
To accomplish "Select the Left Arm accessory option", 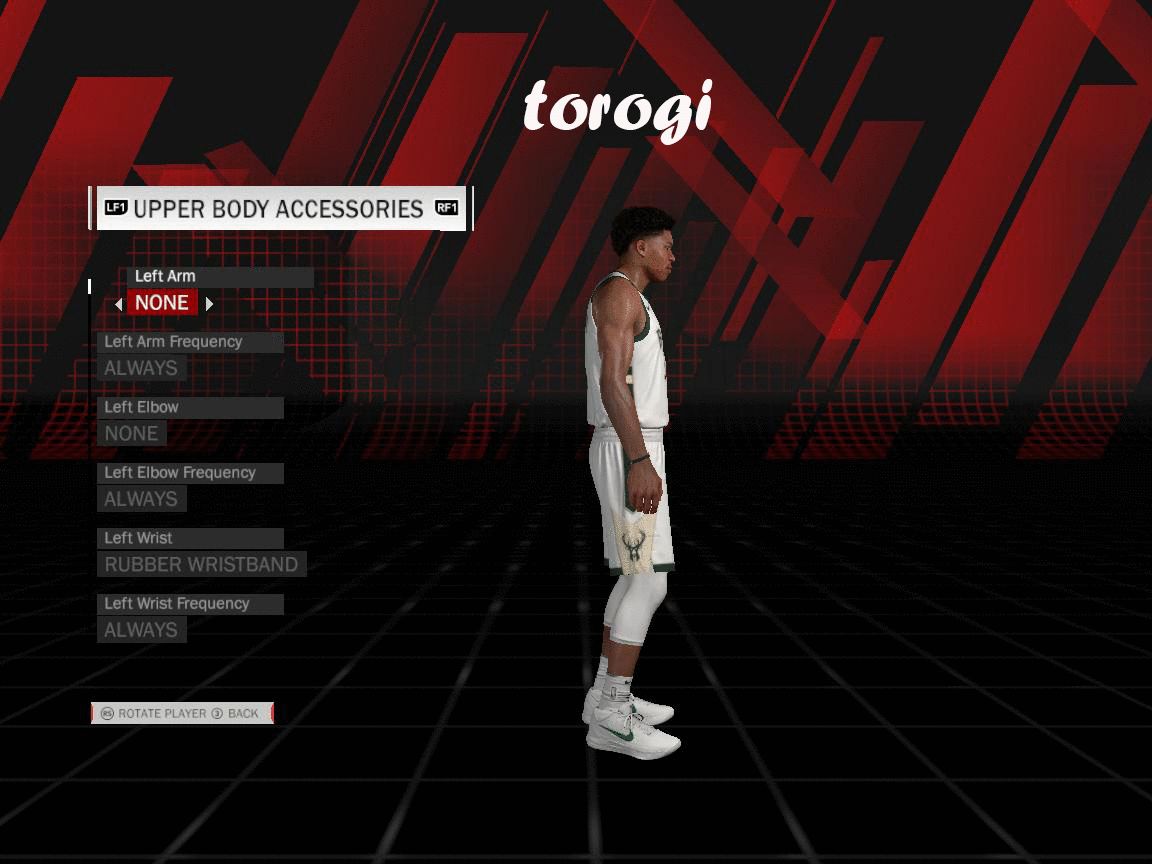I will (162, 302).
